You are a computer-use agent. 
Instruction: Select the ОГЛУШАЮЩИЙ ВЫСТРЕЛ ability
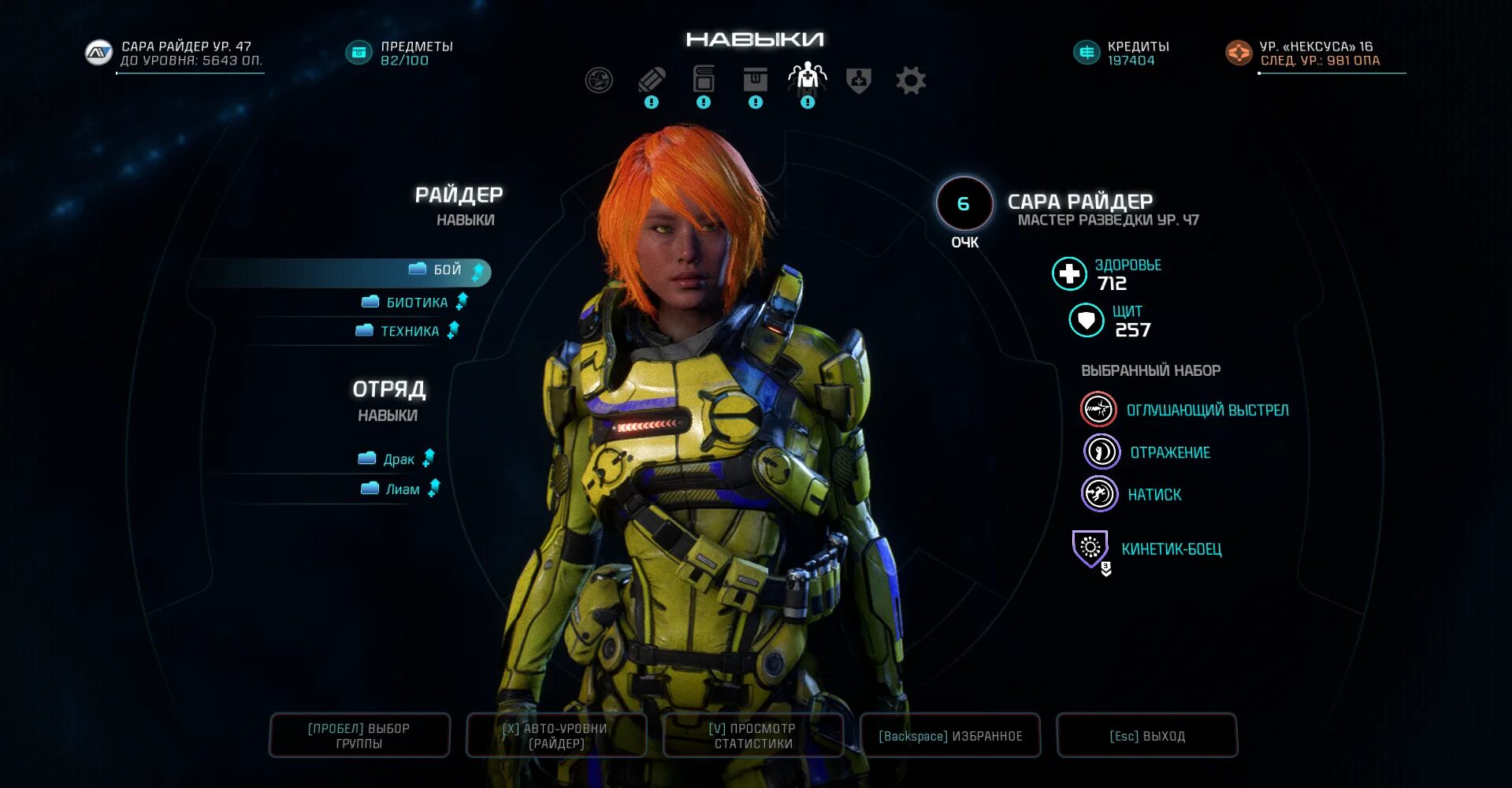[x=1206, y=411]
